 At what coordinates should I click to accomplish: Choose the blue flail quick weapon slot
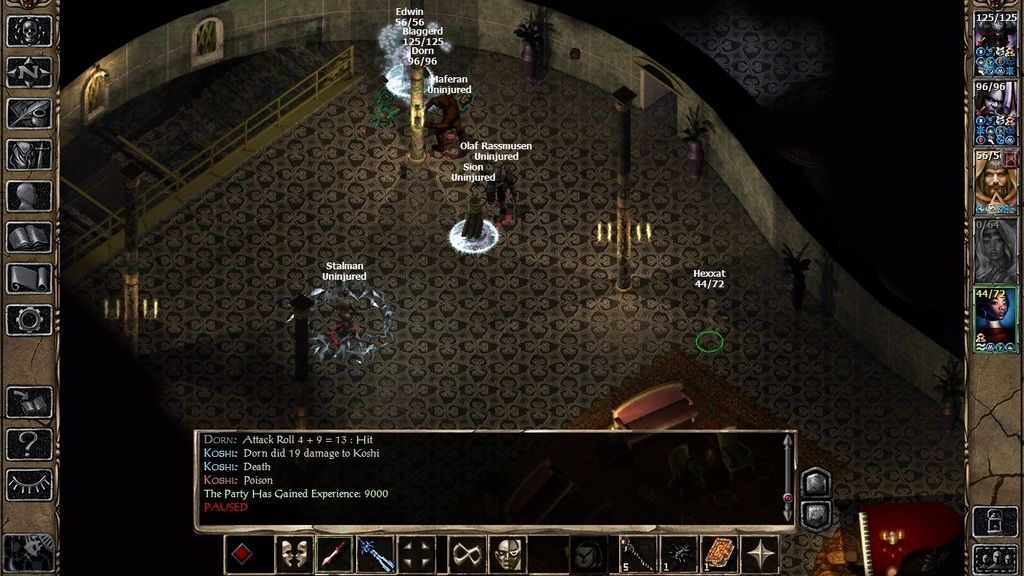(x=375, y=554)
